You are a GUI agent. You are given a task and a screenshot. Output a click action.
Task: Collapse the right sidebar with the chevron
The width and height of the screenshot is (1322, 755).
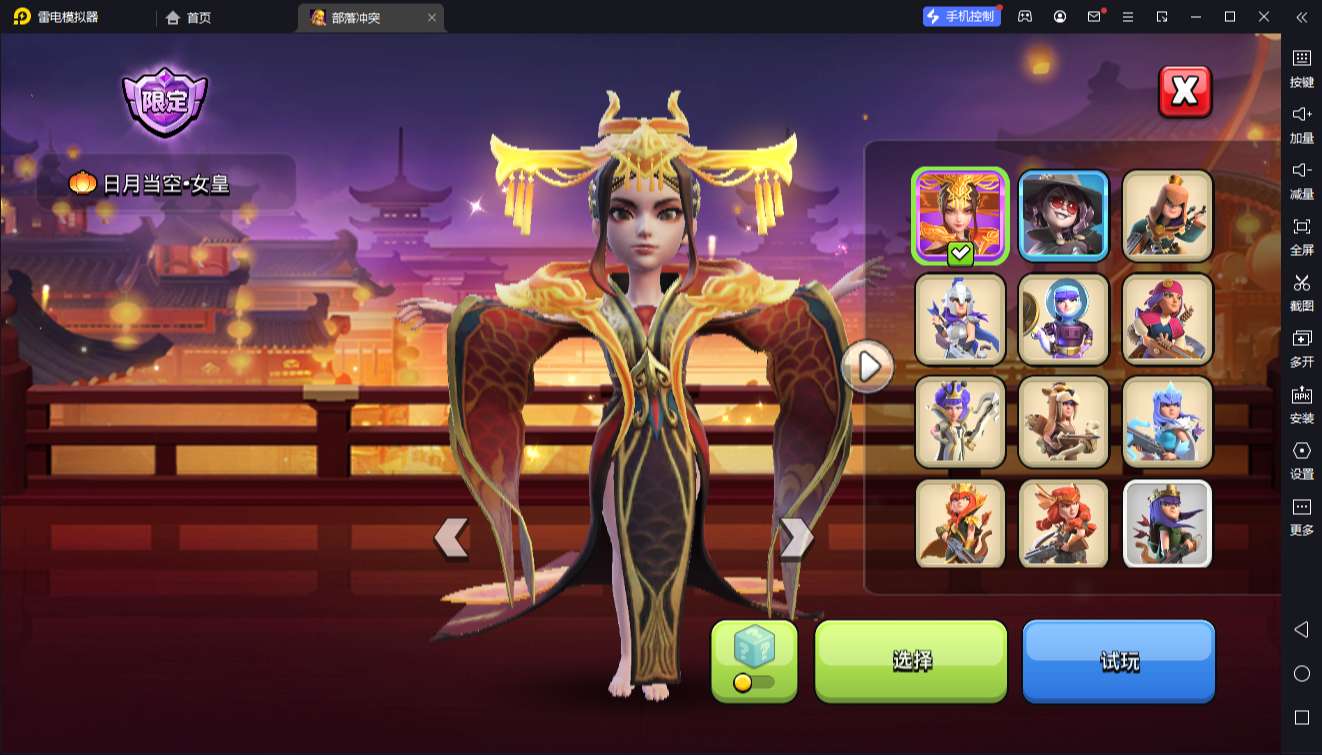(x=1301, y=17)
